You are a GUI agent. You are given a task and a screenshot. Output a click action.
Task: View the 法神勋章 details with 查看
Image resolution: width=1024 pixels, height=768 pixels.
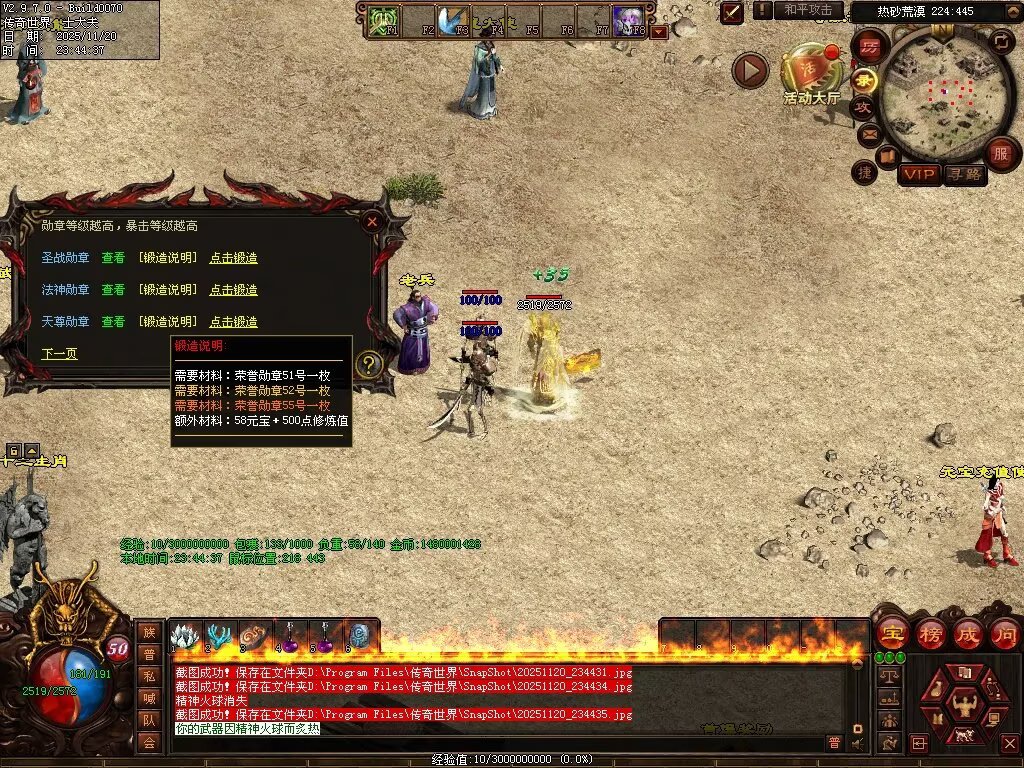pyautogui.click(x=113, y=290)
